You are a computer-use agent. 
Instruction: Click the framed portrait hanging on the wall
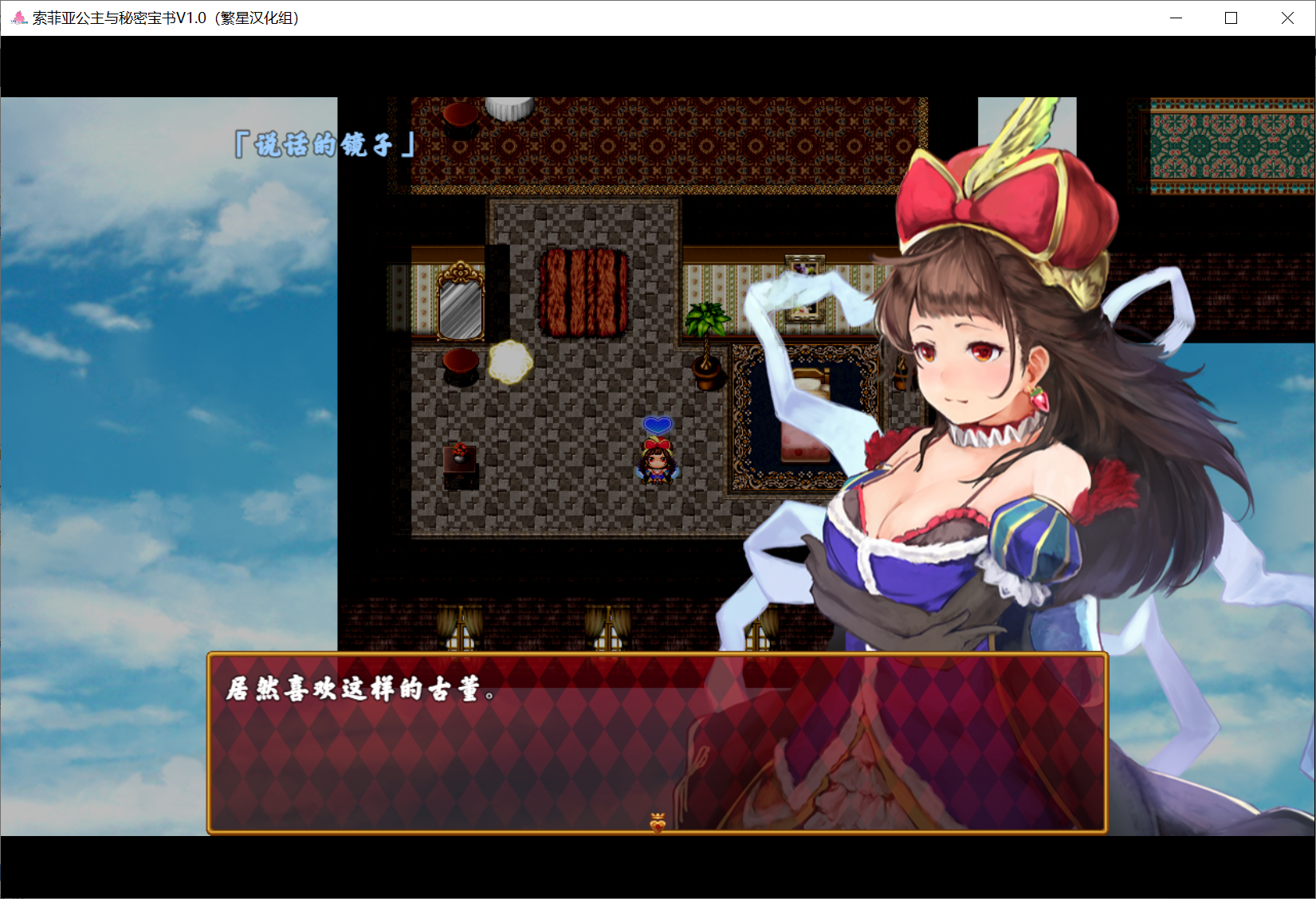tap(805, 291)
